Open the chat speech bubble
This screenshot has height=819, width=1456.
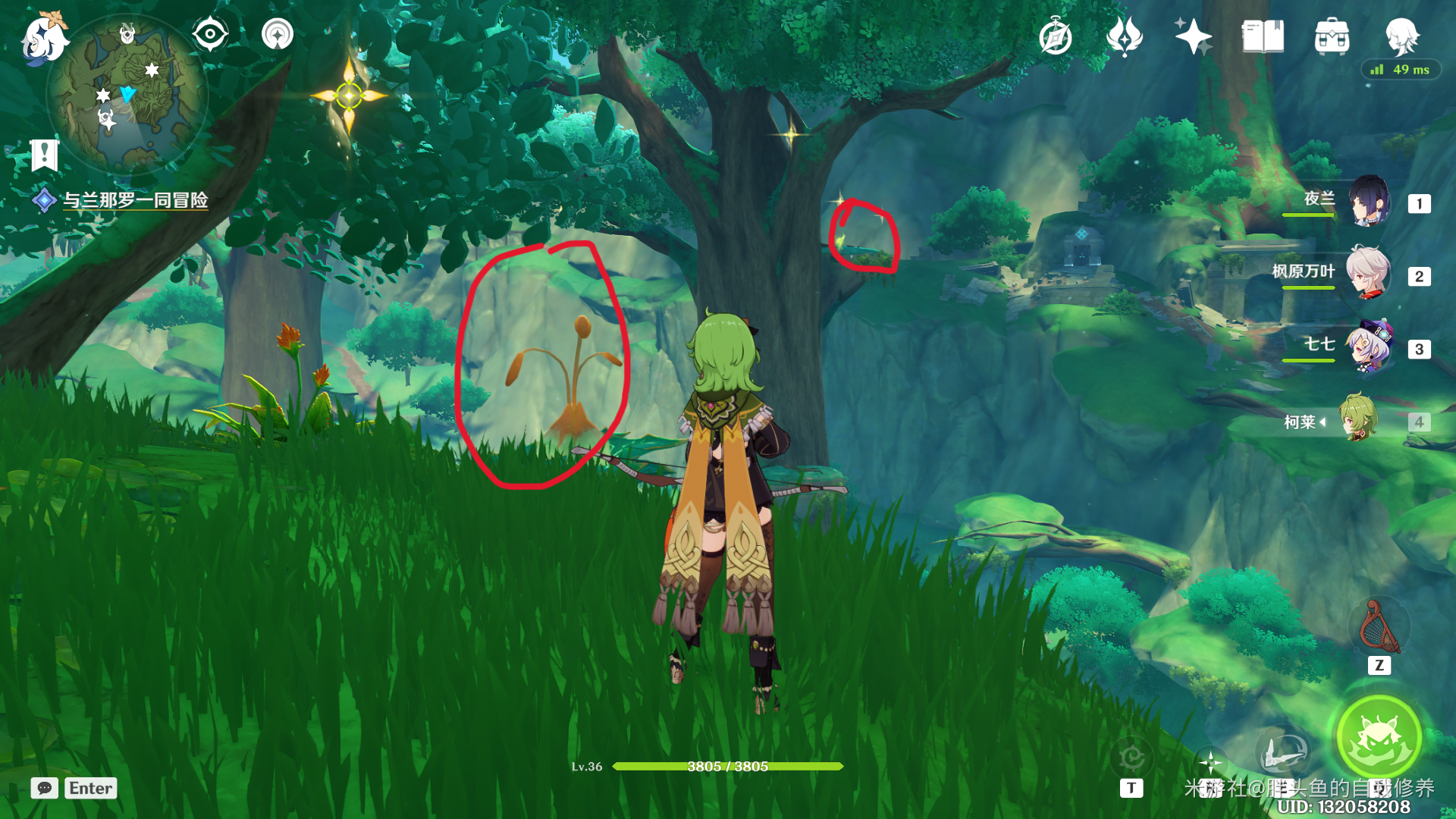point(45,788)
